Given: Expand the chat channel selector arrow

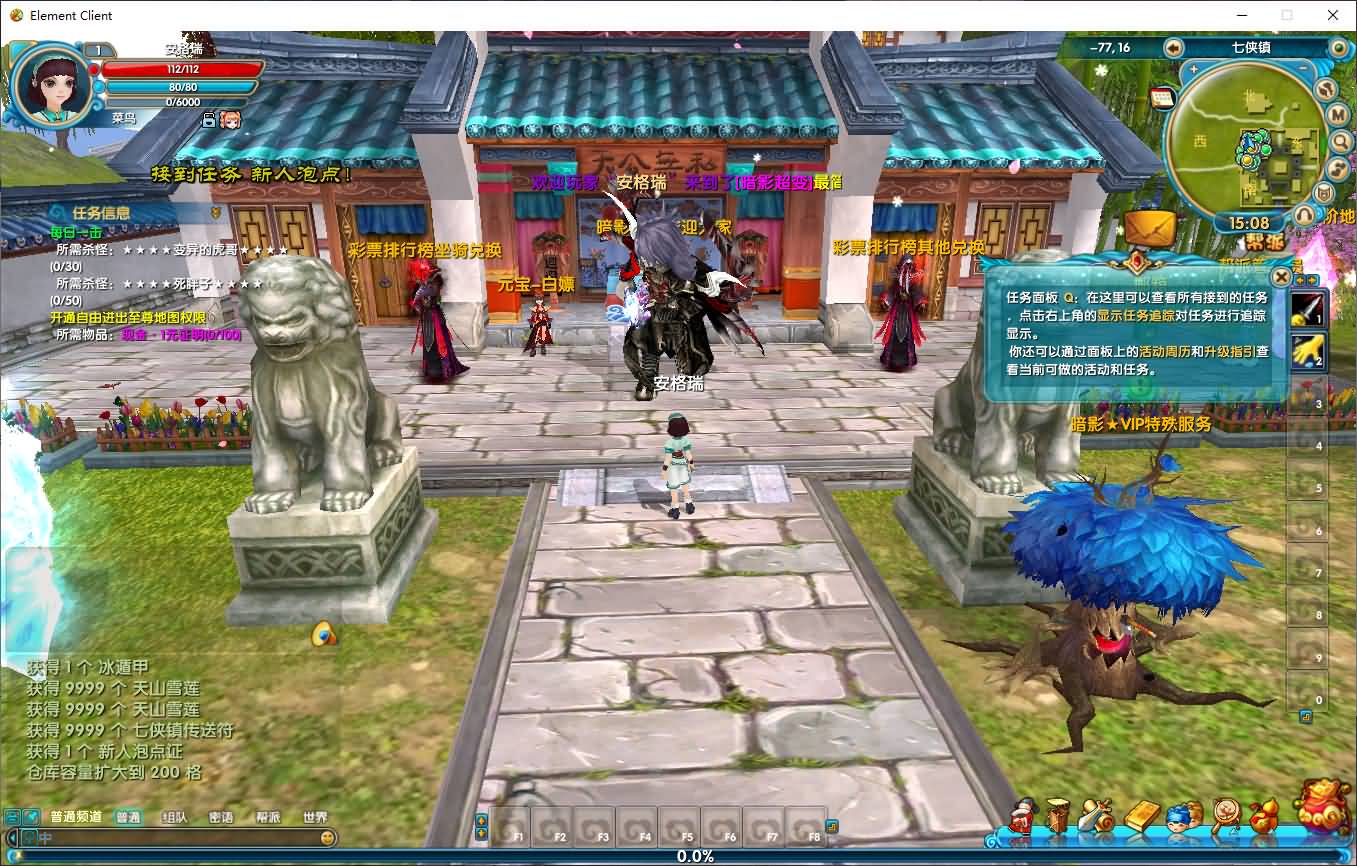Looking at the screenshot, I should click(13, 839).
